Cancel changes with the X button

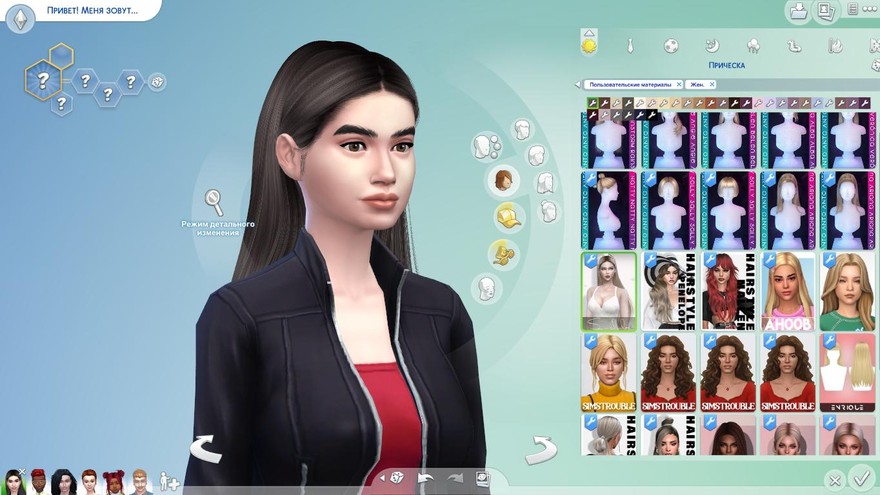(x=834, y=480)
